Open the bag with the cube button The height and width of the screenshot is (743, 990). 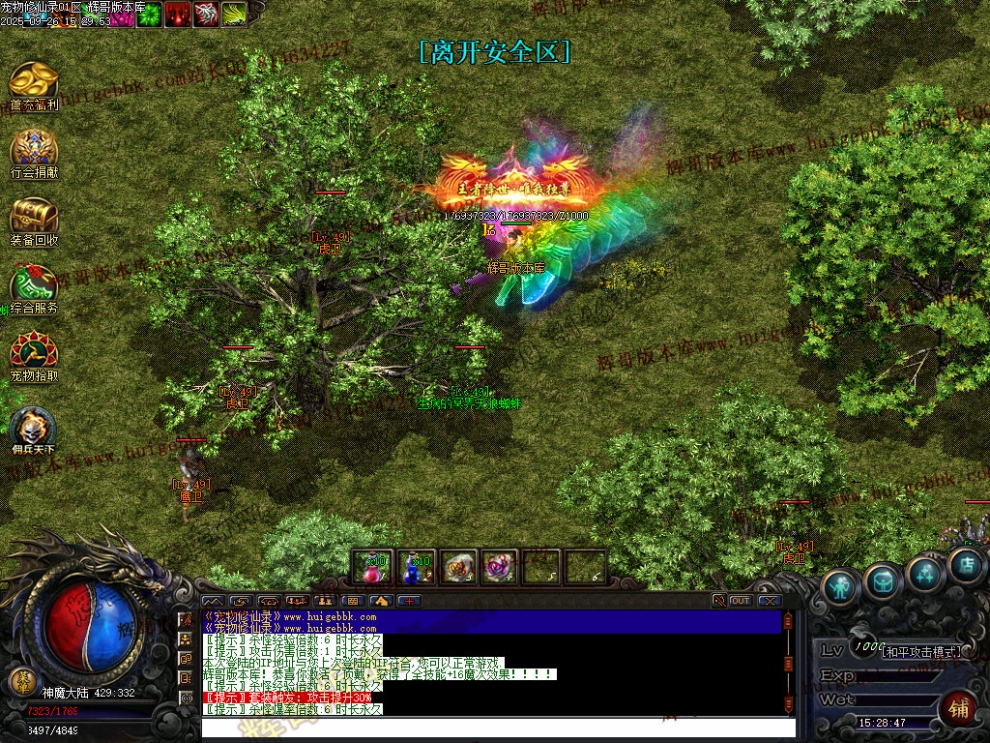pyautogui.click(x=883, y=580)
